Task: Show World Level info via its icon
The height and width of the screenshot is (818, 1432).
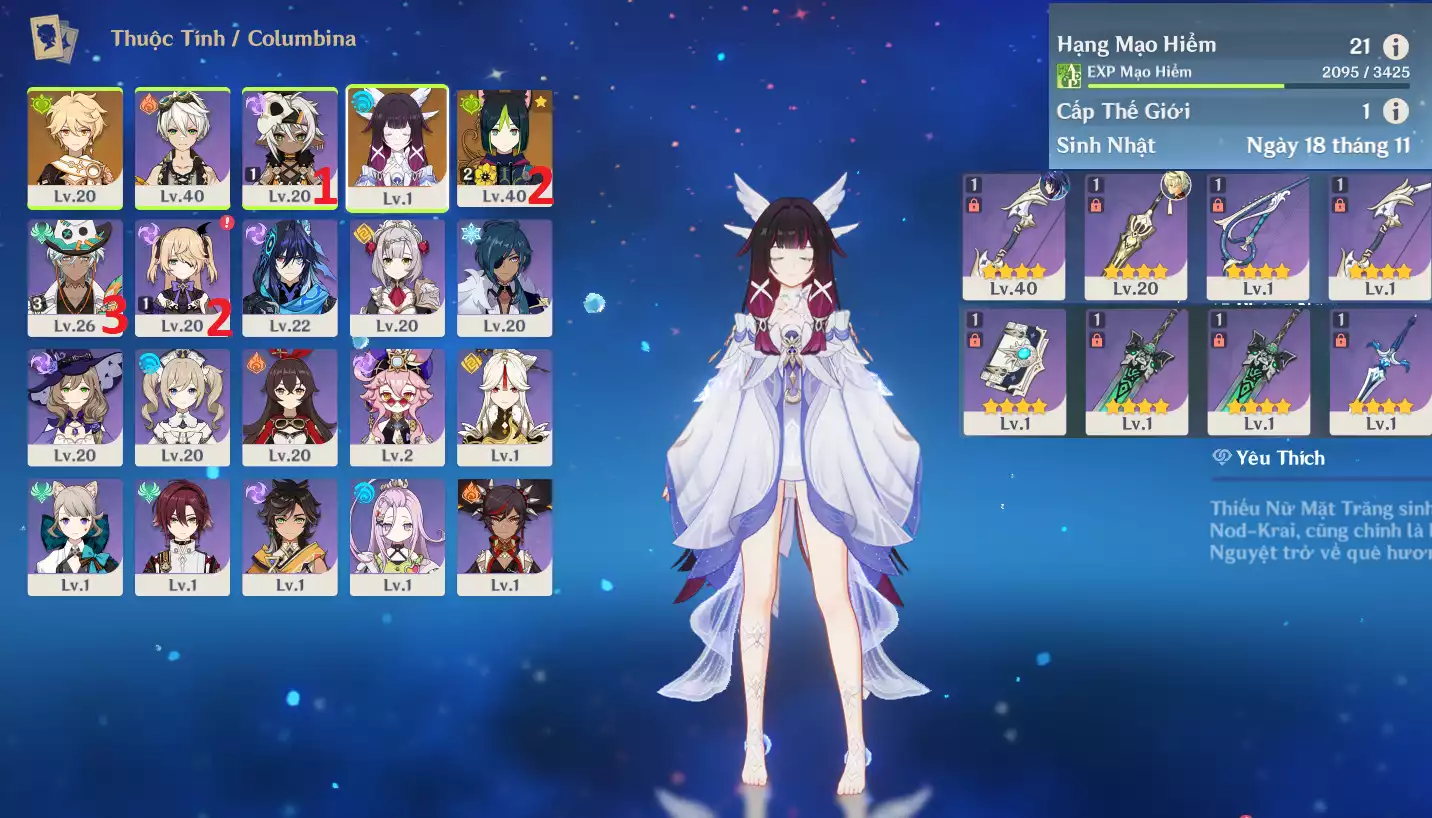Action: point(1395,111)
